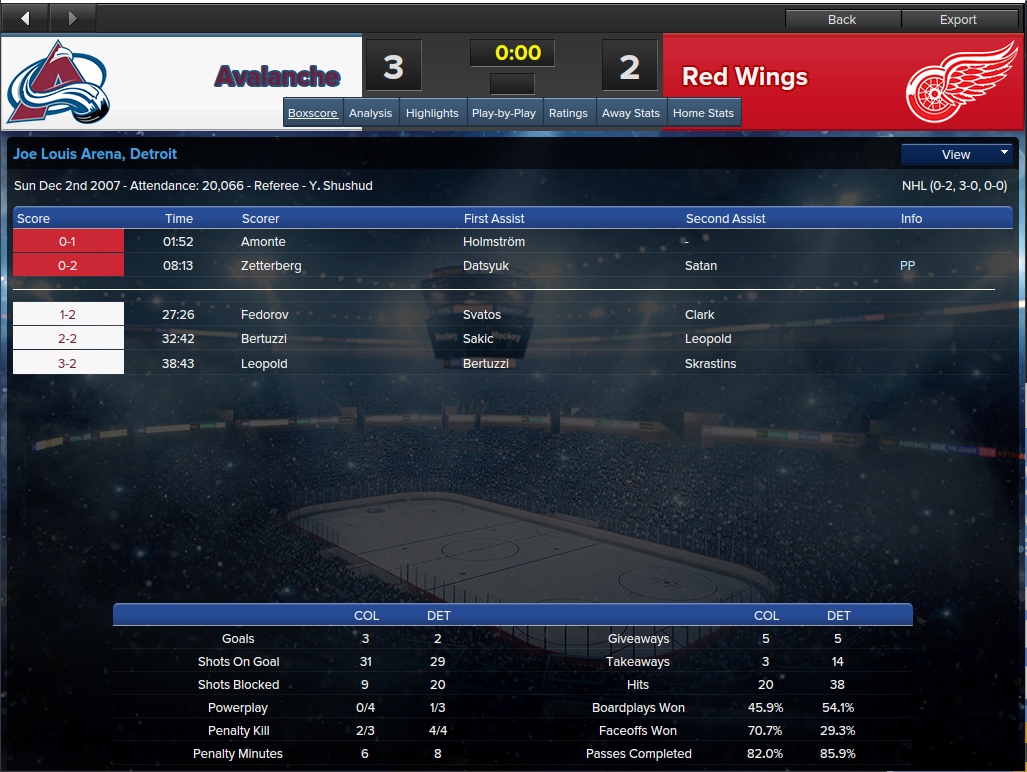
Task: Click second assist Skrastins
Action: (710, 364)
